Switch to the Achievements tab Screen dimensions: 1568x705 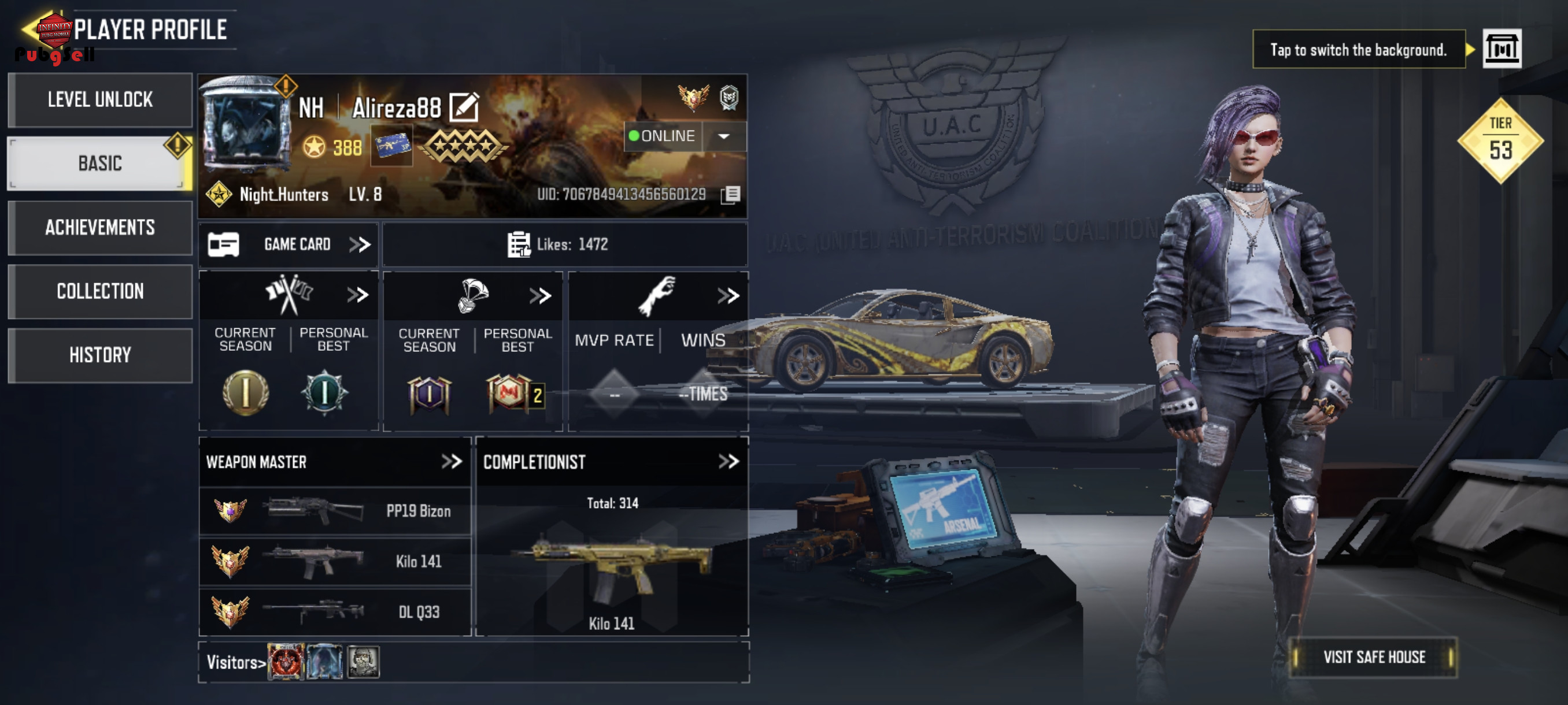[100, 228]
